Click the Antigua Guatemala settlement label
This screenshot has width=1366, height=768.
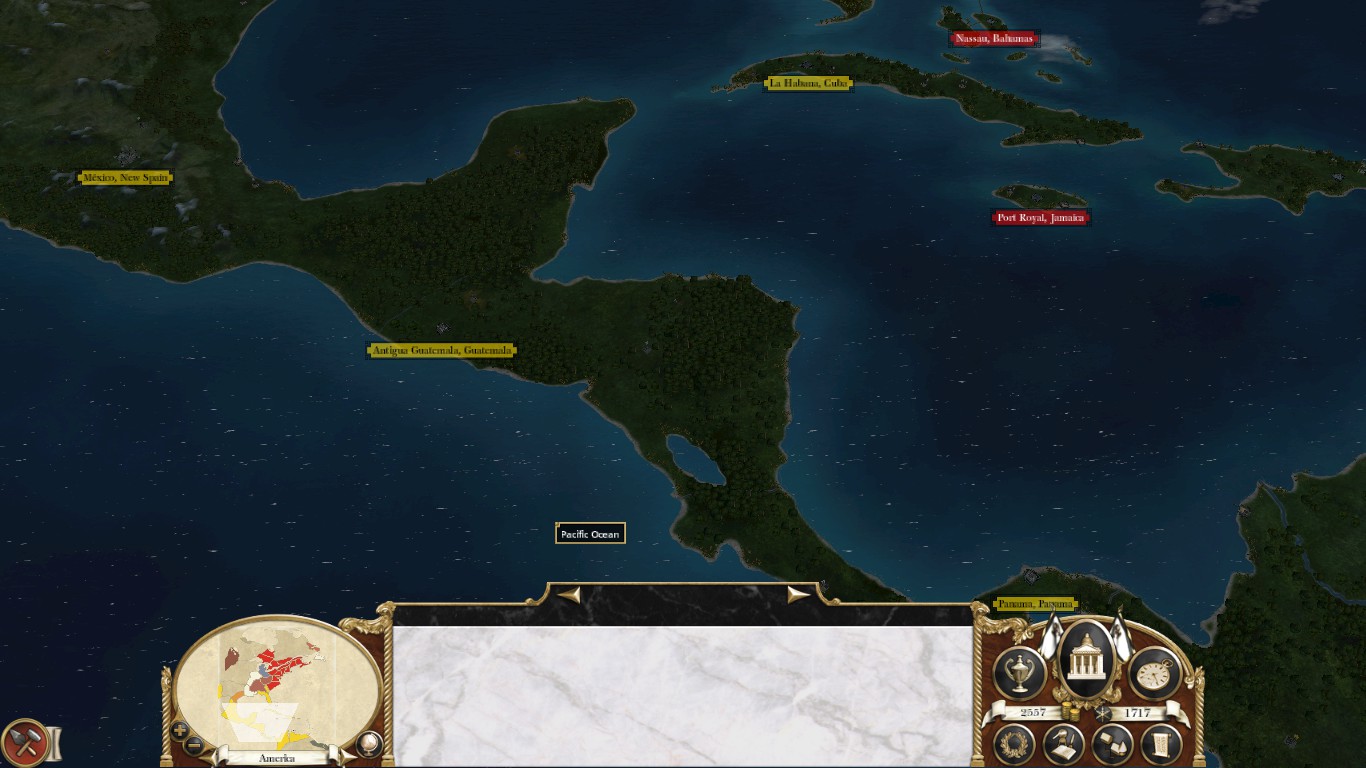(442, 350)
